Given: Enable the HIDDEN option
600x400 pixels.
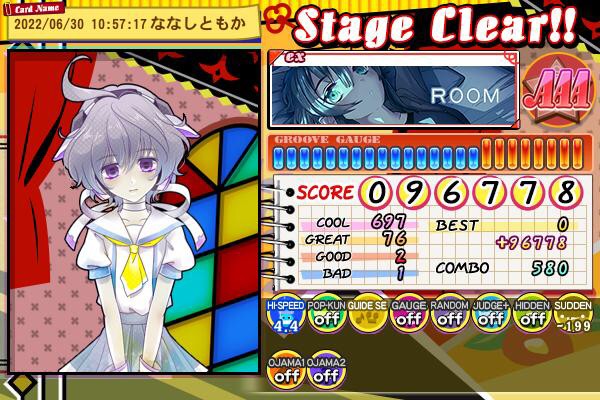Looking at the screenshot, I should point(531,319).
